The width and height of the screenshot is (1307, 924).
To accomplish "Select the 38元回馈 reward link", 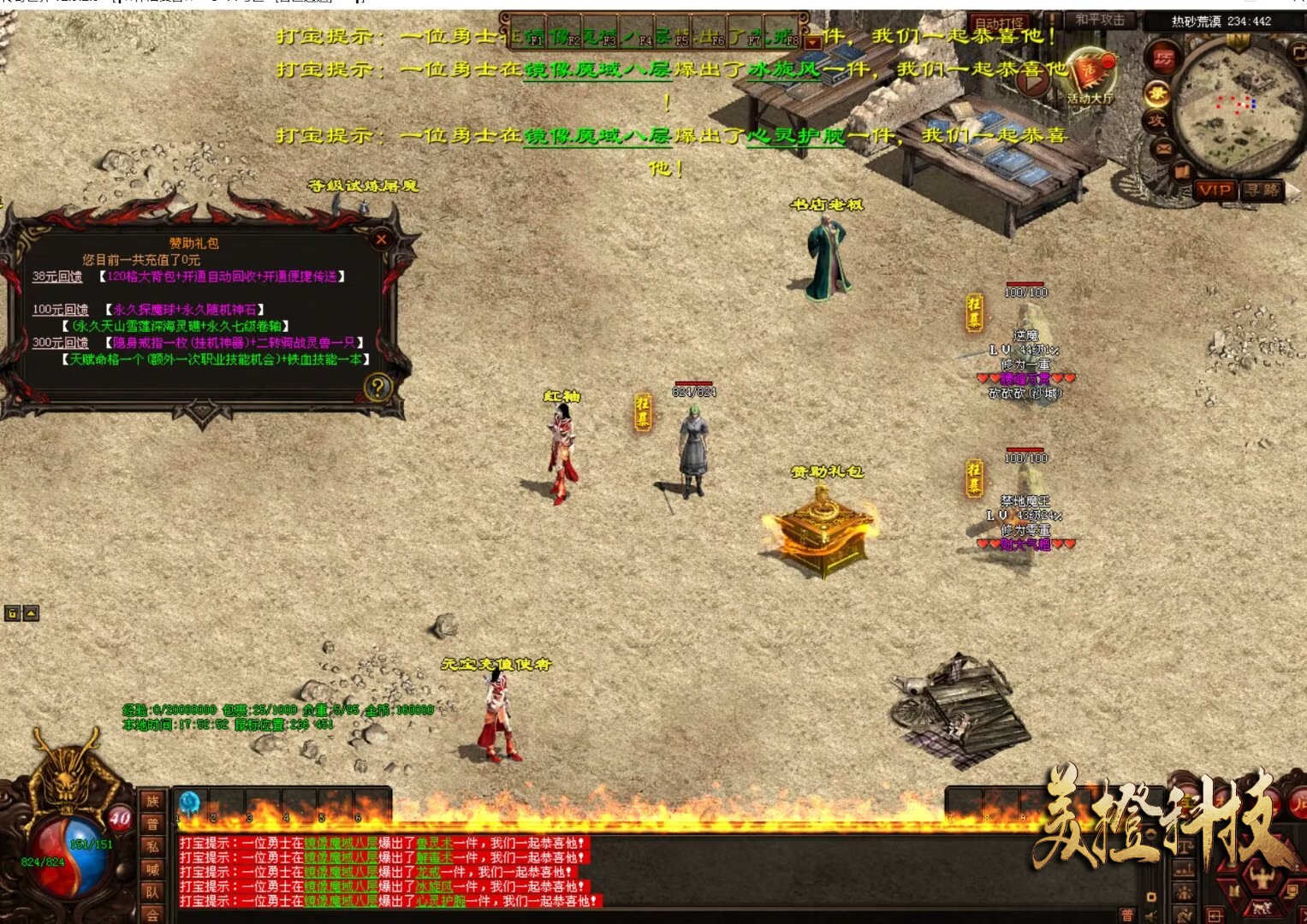I will coord(57,276).
